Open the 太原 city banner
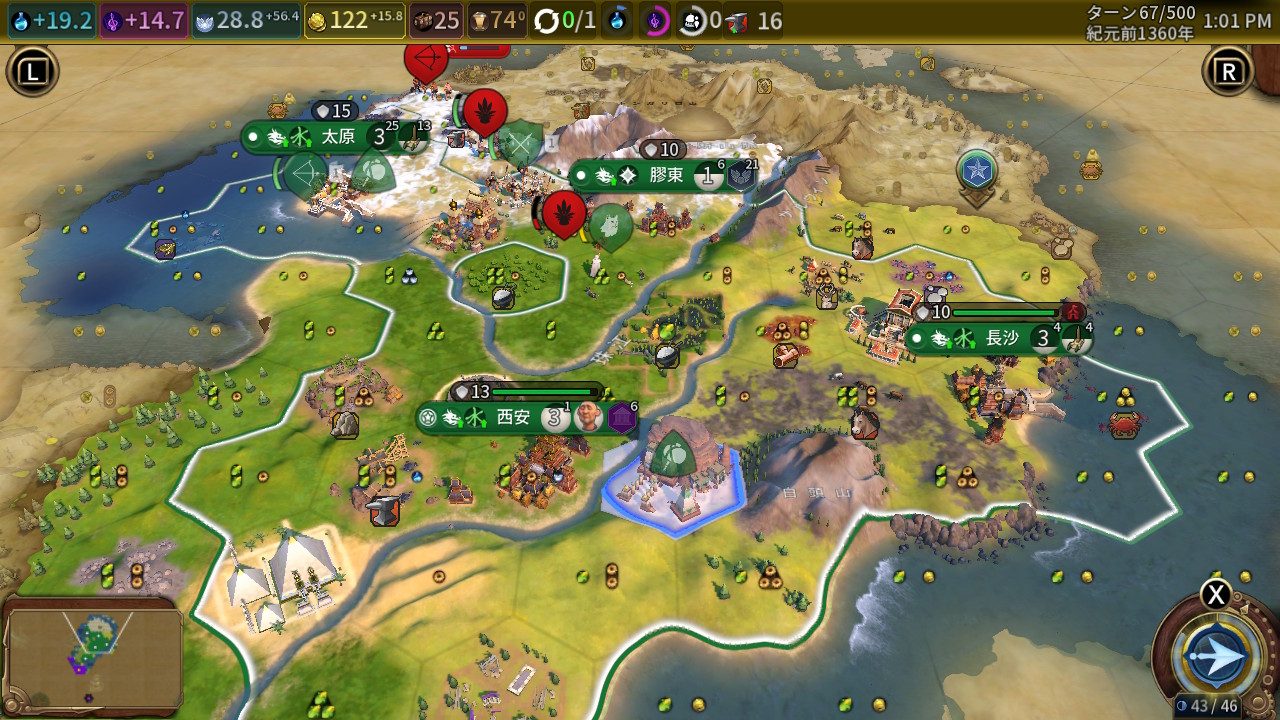The width and height of the screenshot is (1280, 720). [337, 137]
